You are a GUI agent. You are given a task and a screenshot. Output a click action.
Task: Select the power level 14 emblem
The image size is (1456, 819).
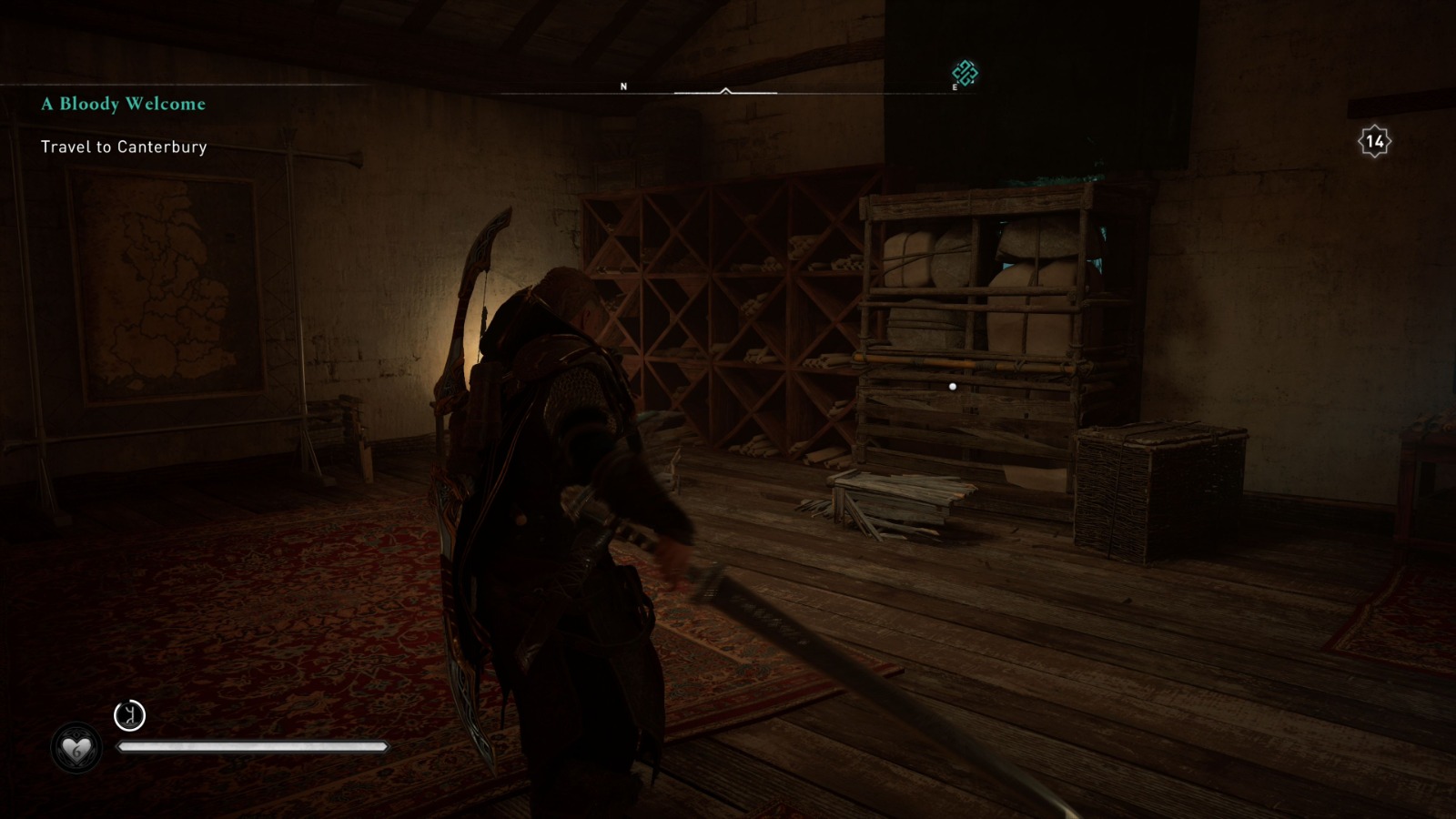pos(1377,141)
